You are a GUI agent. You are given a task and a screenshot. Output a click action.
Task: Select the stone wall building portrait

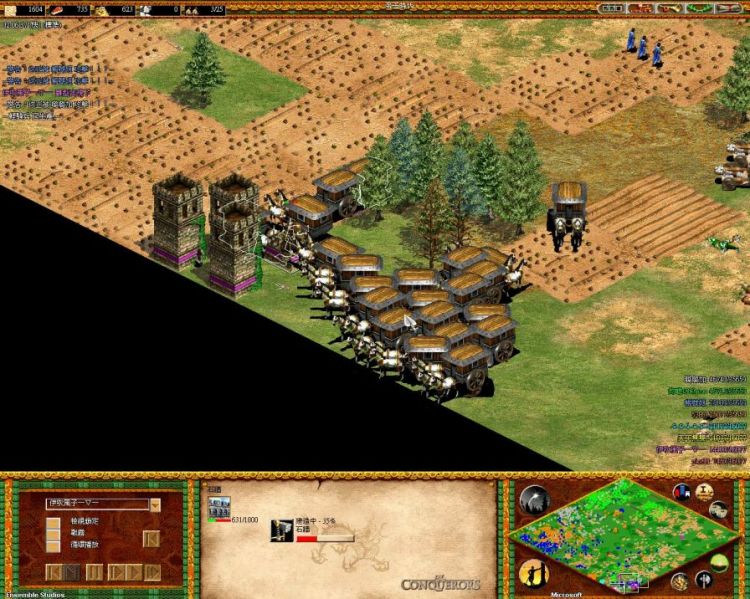pyautogui.click(x=219, y=506)
